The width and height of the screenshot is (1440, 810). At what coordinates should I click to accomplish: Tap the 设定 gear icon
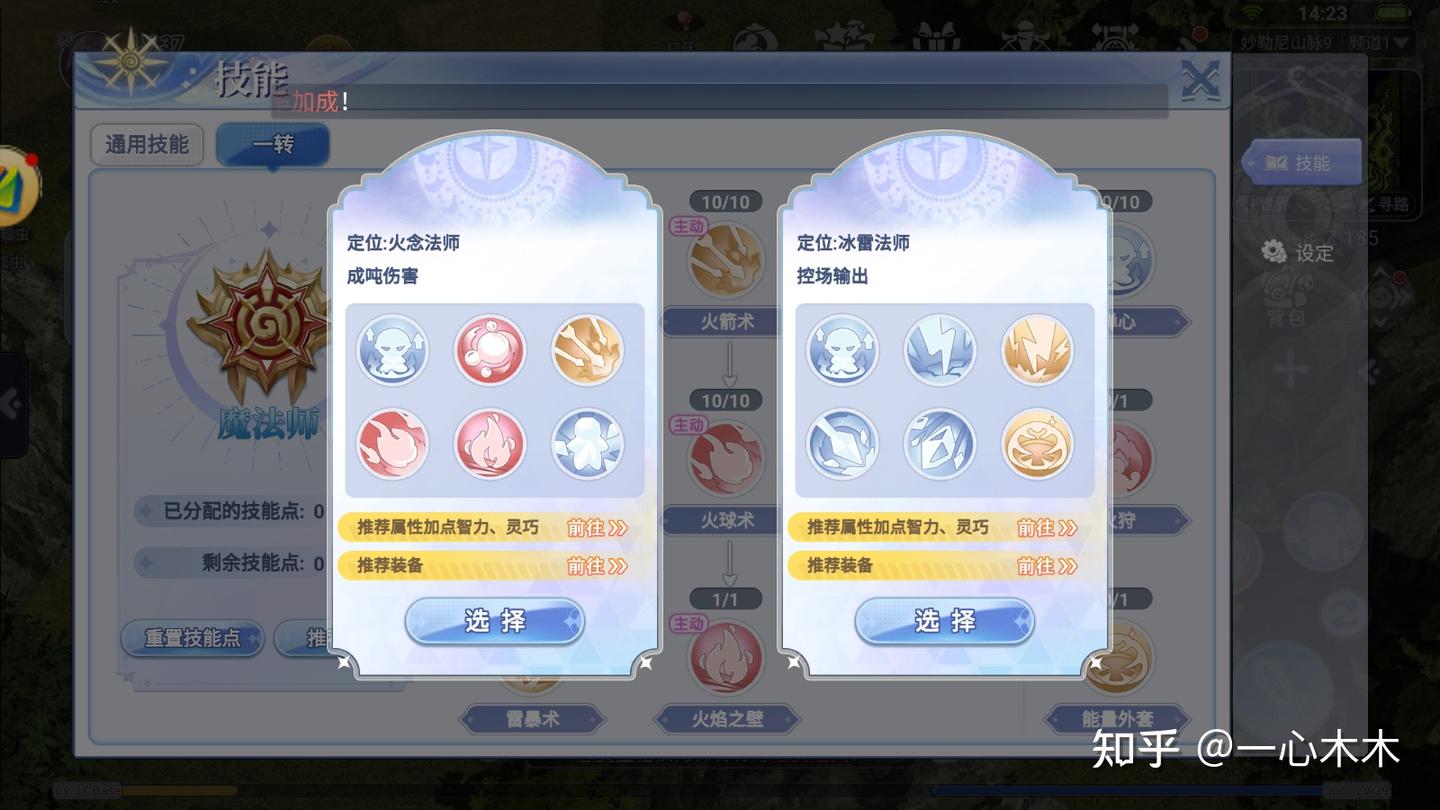1273,253
